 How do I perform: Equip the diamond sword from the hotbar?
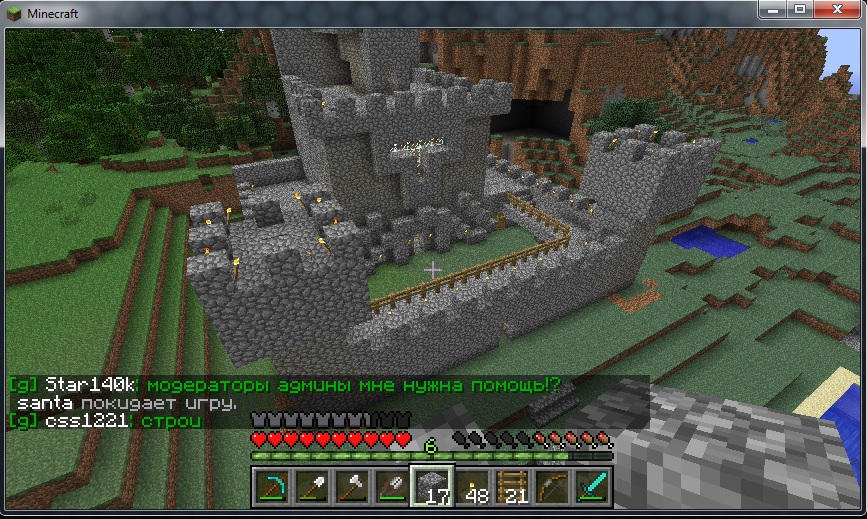[x=592, y=487]
